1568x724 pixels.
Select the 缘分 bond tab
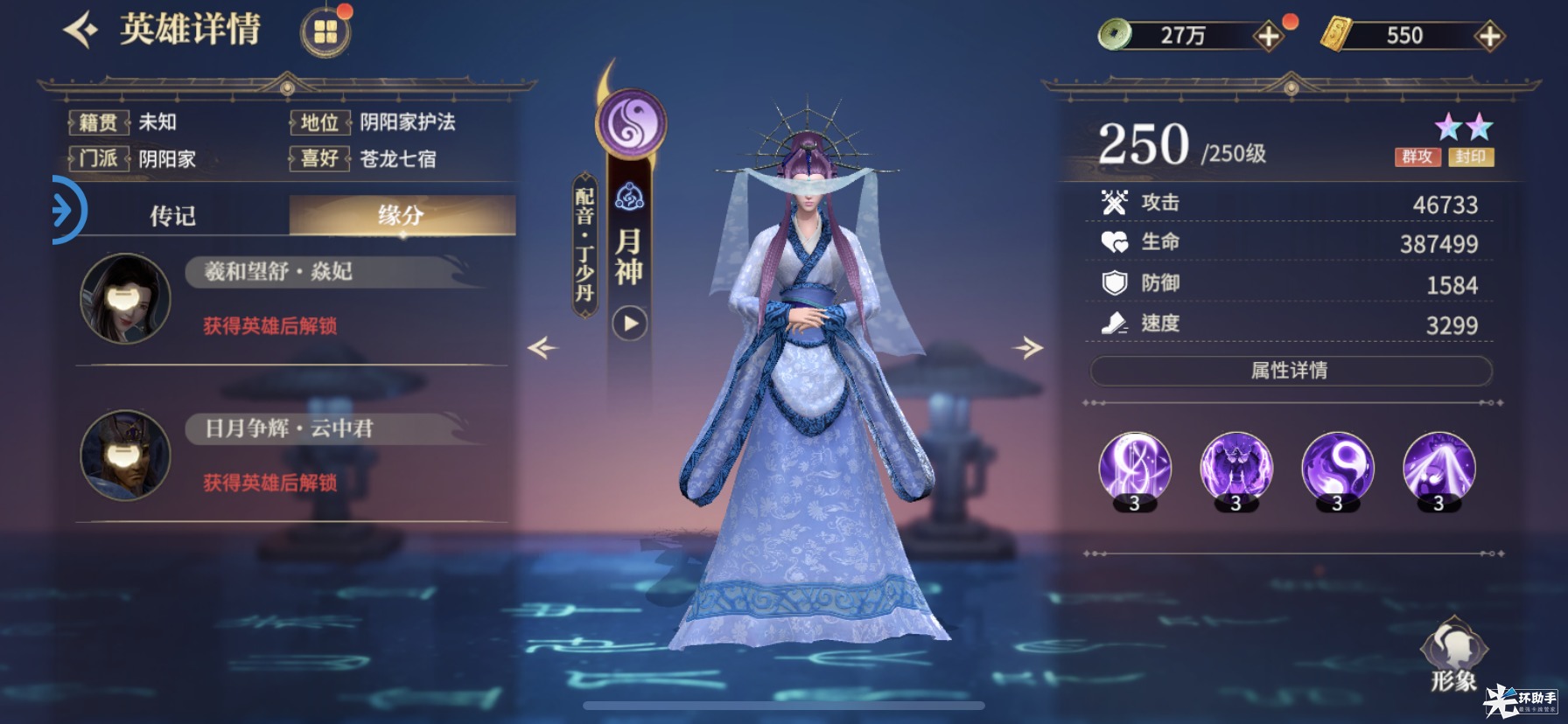pyautogui.click(x=402, y=215)
